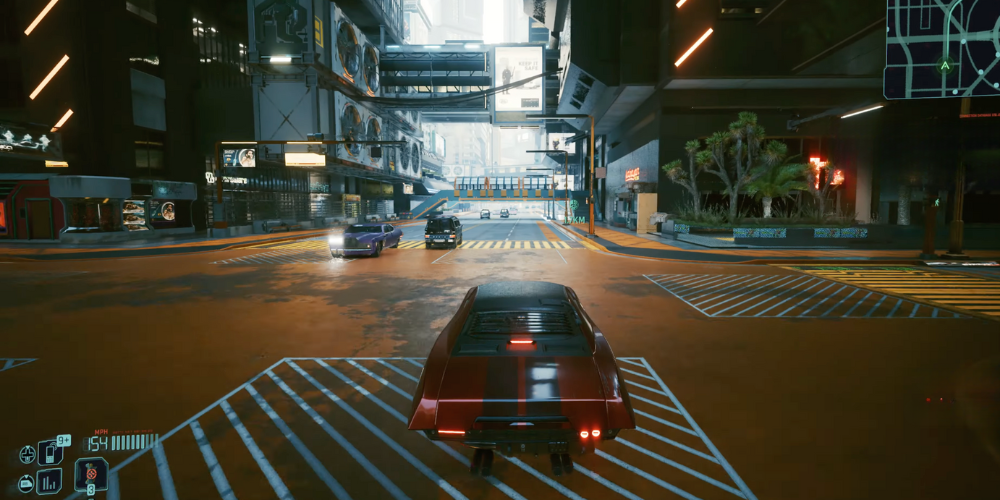Select the signal bars icon
This screenshot has width=1000, height=500.
[49, 481]
